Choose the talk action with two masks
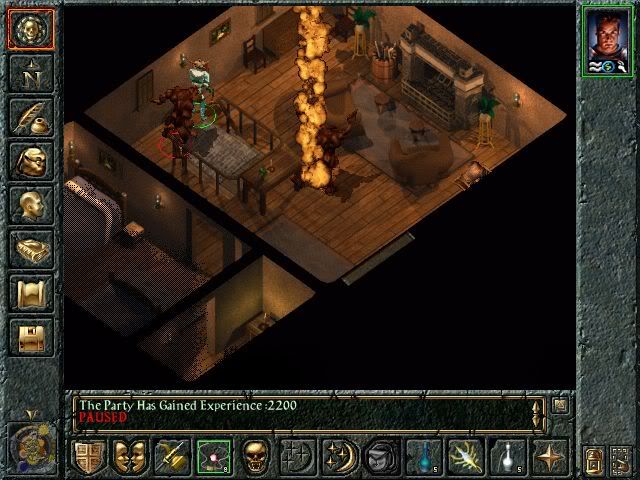 131,457
